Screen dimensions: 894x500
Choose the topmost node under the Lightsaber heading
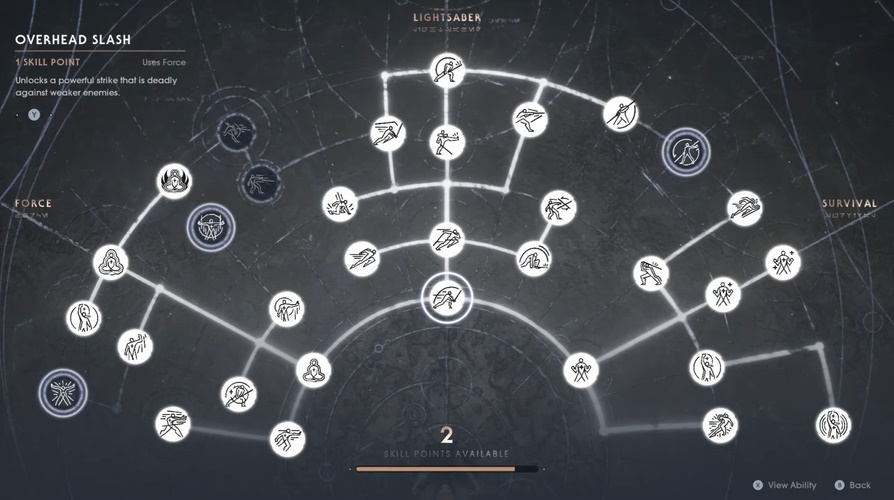pos(447,71)
